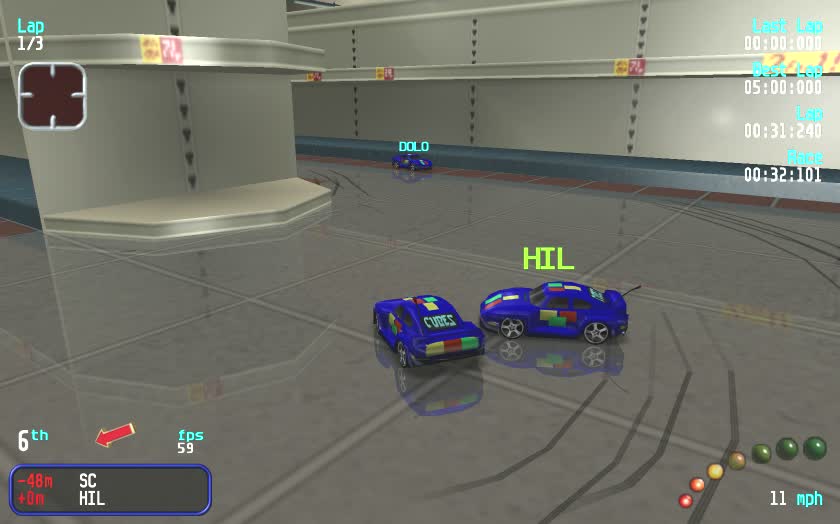Select the SC row in gap panel
The image size is (840, 524).
tap(110, 481)
